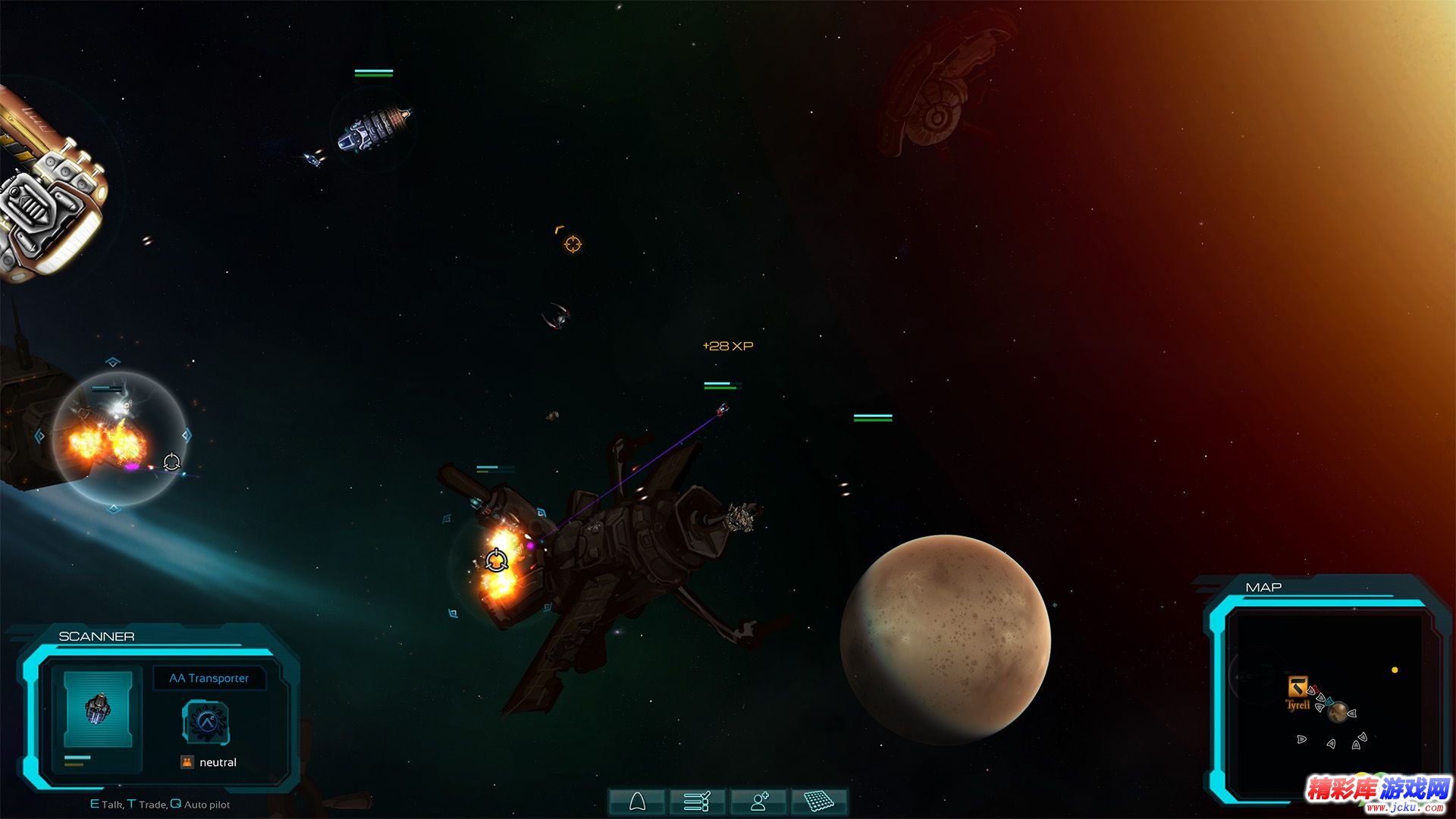The width and height of the screenshot is (1456, 819).
Task: Open the mission checklist log
Action: [x=696, y=801]
